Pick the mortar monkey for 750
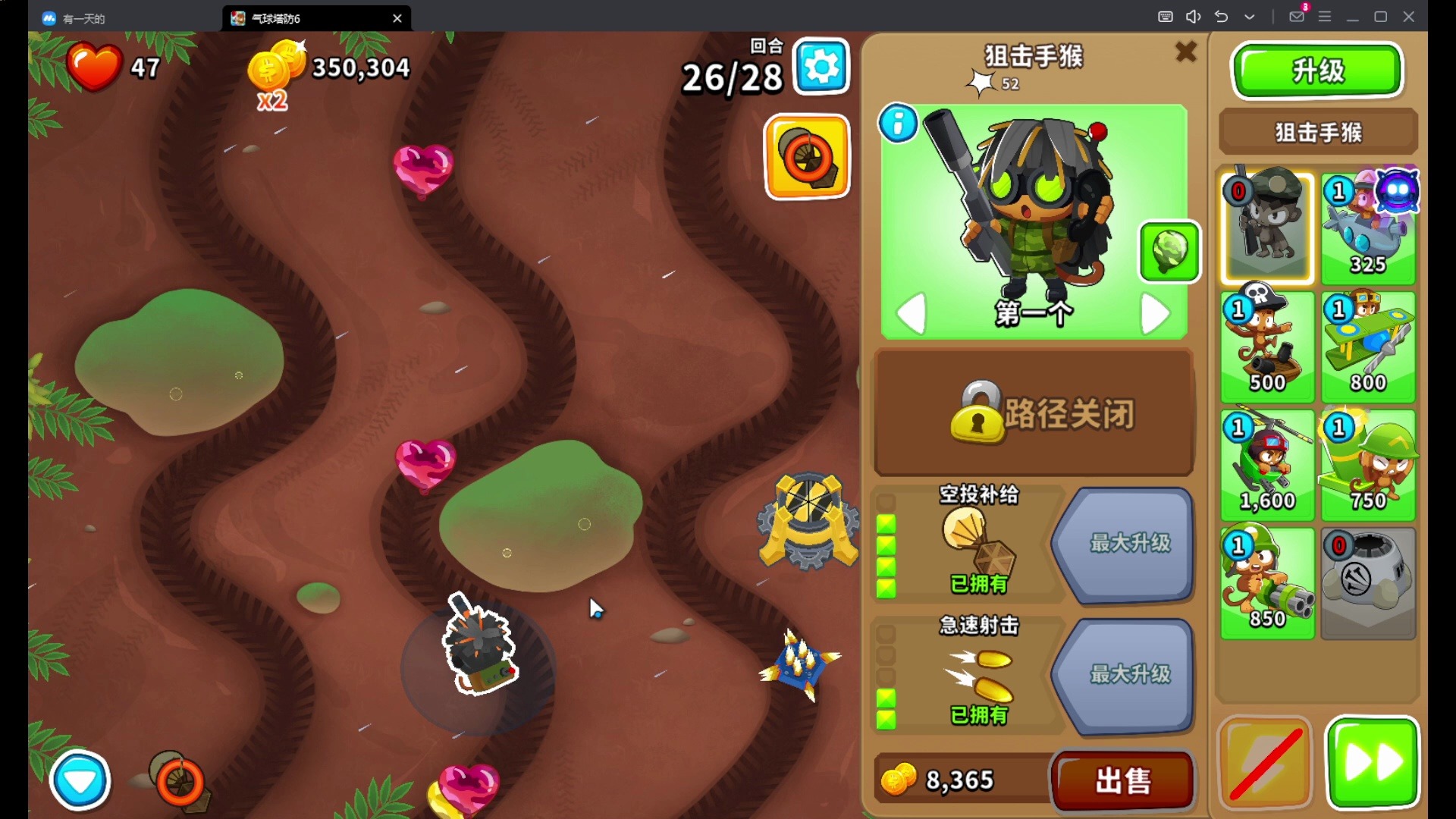1456x819 pixels. 1368,465
